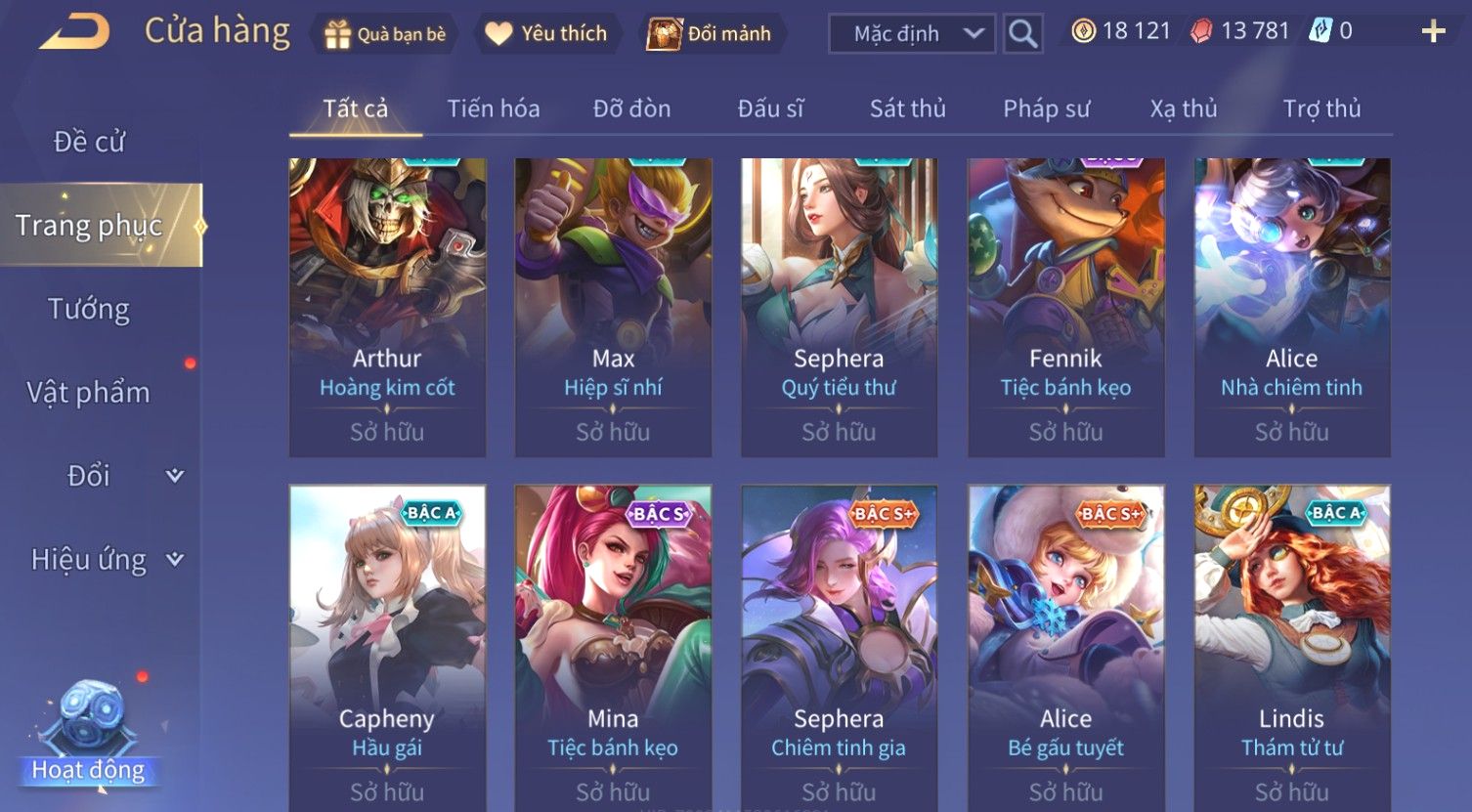Viewport: 1472px width, 812px height.
Task: Show the Yêu thích favorites list
Action: pyautogui.click(x=546, y=34)
